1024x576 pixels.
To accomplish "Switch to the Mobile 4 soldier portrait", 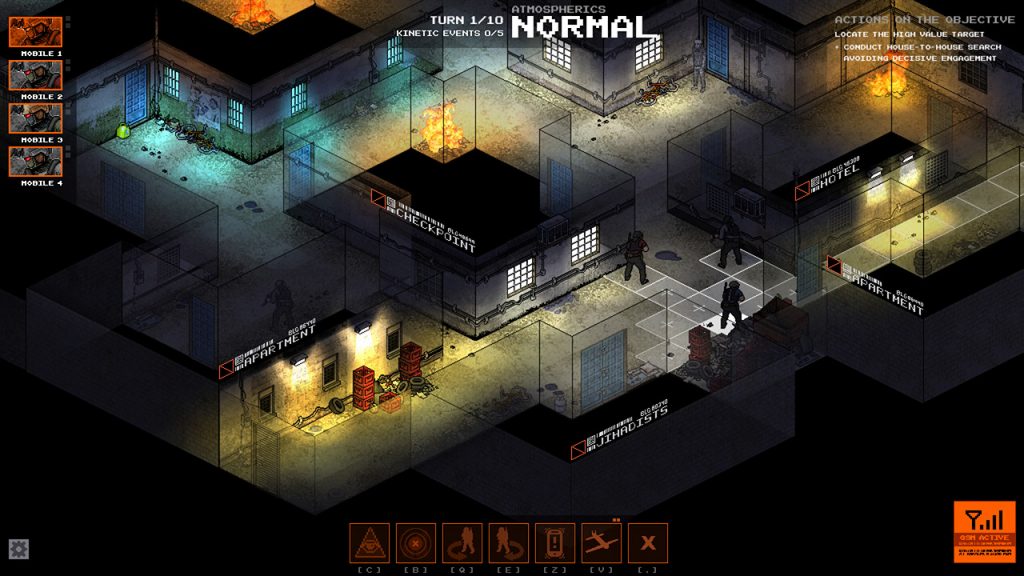I will [36, 162].
